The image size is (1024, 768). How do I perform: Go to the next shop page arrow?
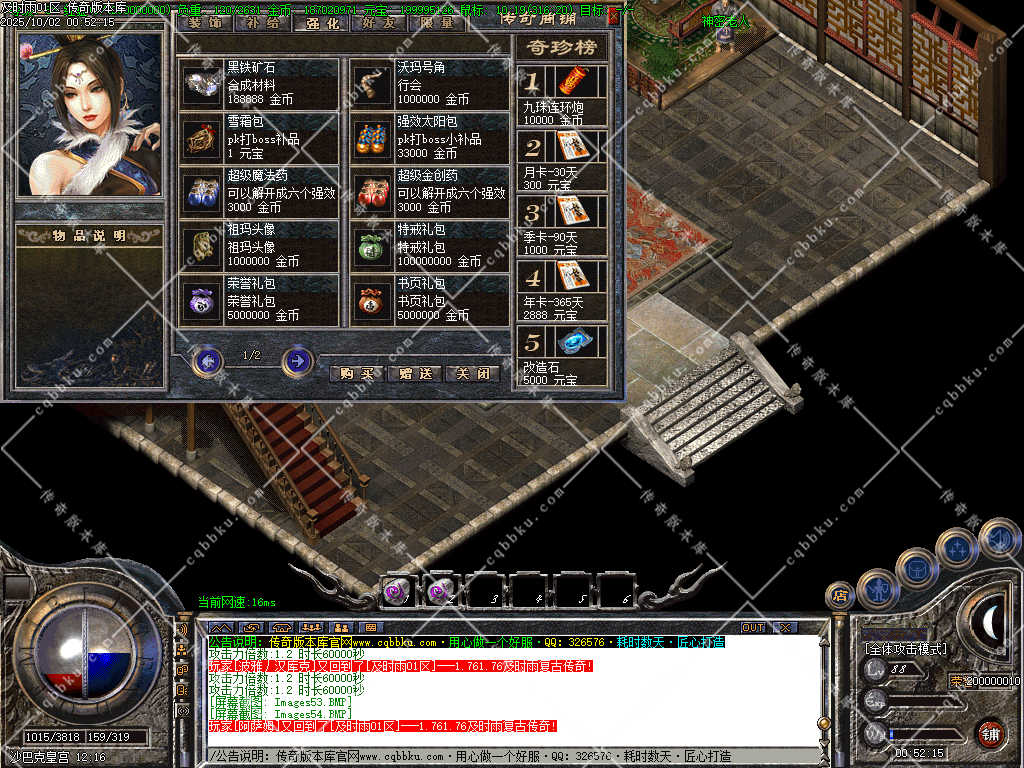click(297, 360)
